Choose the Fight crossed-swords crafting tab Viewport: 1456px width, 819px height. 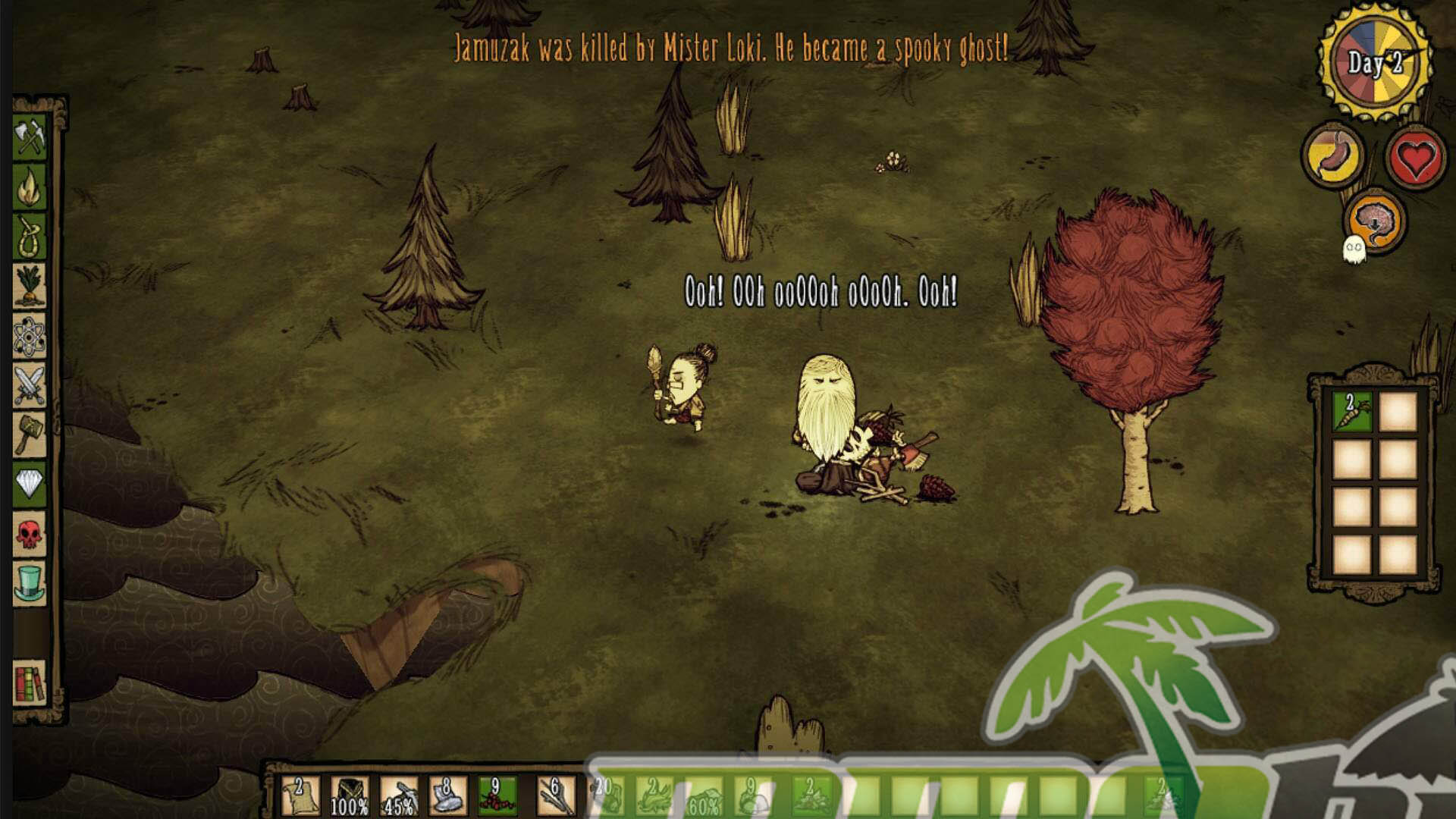tap(30, 385)
